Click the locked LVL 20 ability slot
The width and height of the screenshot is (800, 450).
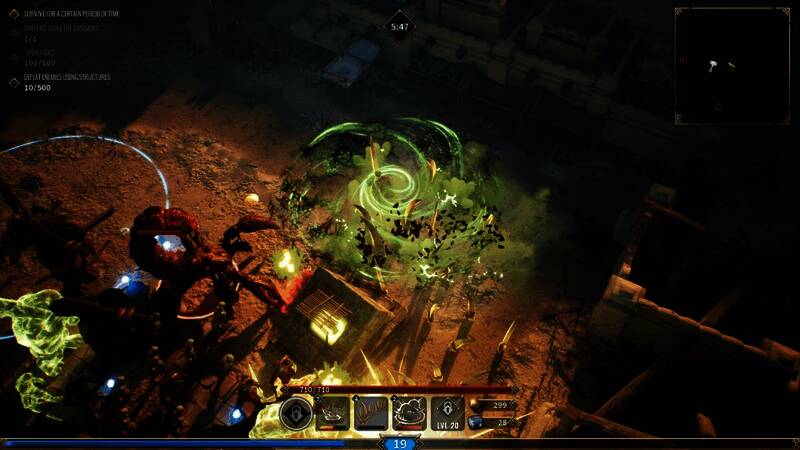coord(447,413)
